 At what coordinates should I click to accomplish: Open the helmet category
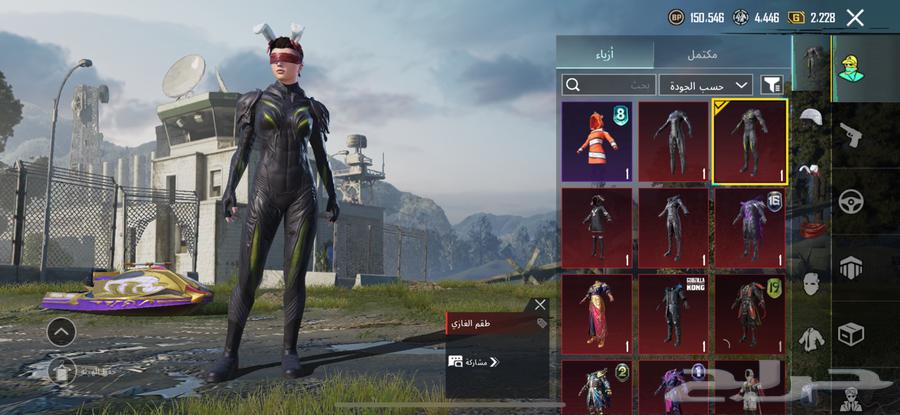(812, 119)
